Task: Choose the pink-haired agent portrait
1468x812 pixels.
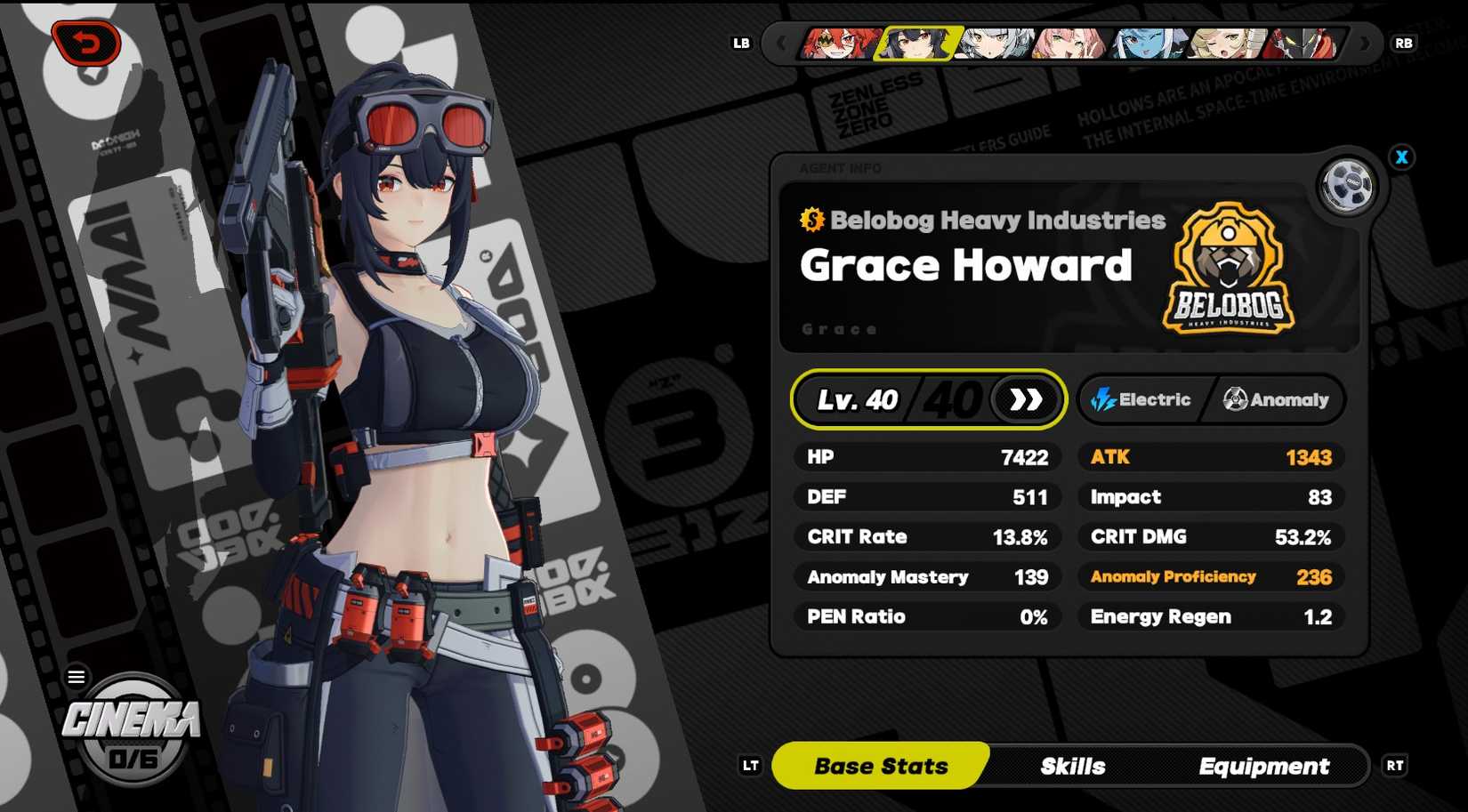Action: (1071, 43)
